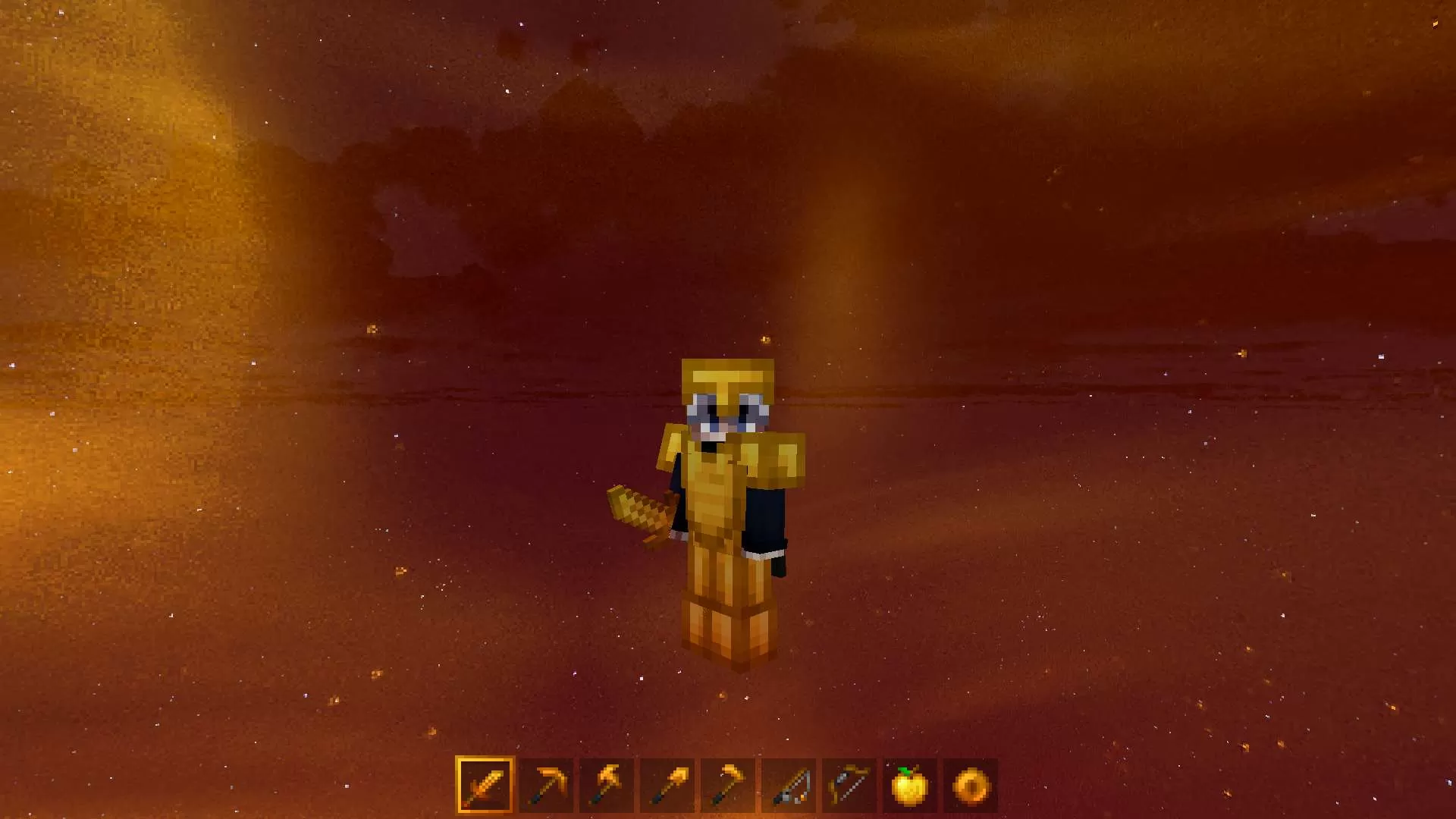This screenshot has width=1456, height=819.
Task: Equip the fishing rod from the hotbar
Action: (x=789, y=785)
